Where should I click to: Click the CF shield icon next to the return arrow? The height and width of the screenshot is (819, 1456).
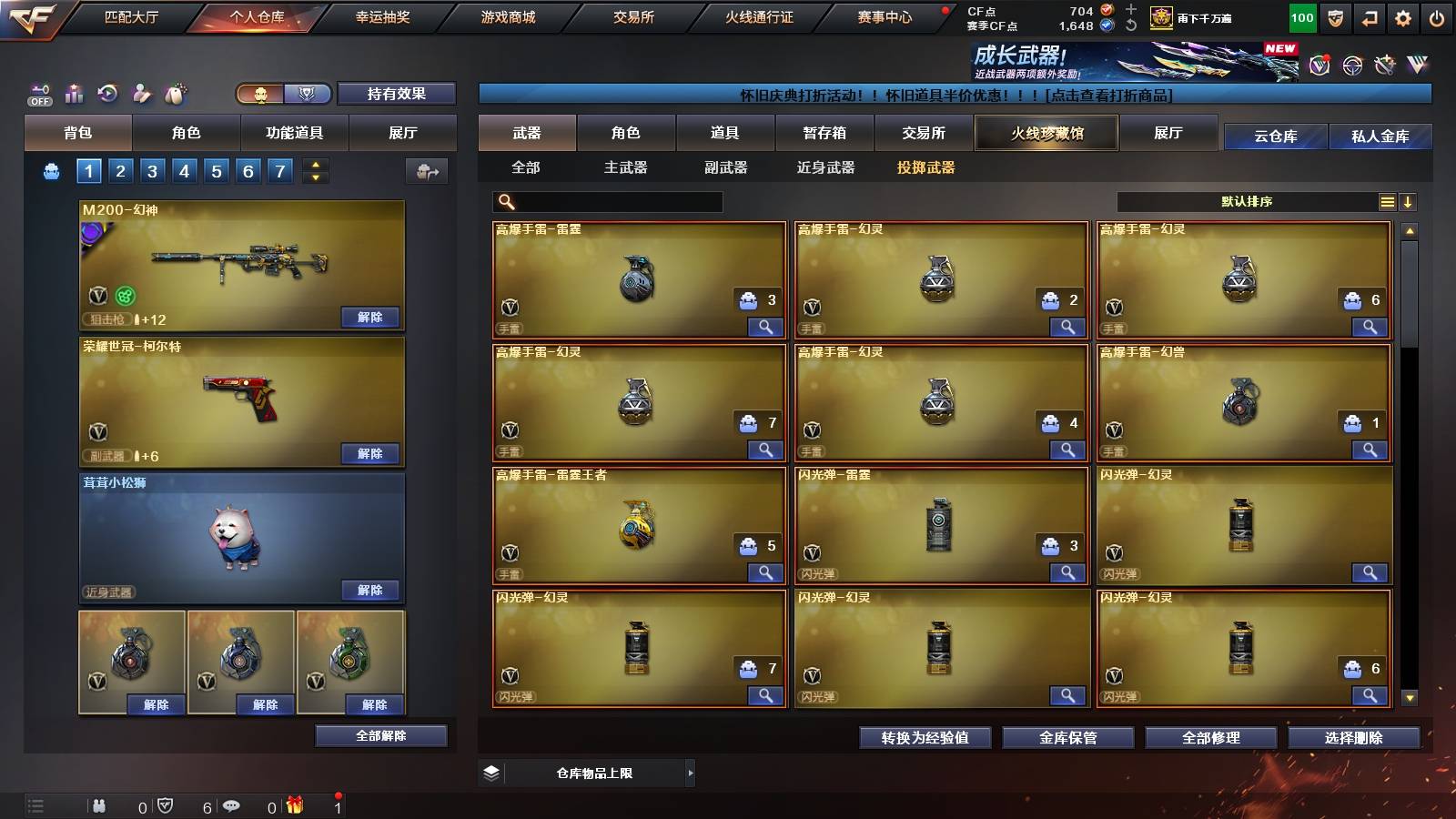1336,18
